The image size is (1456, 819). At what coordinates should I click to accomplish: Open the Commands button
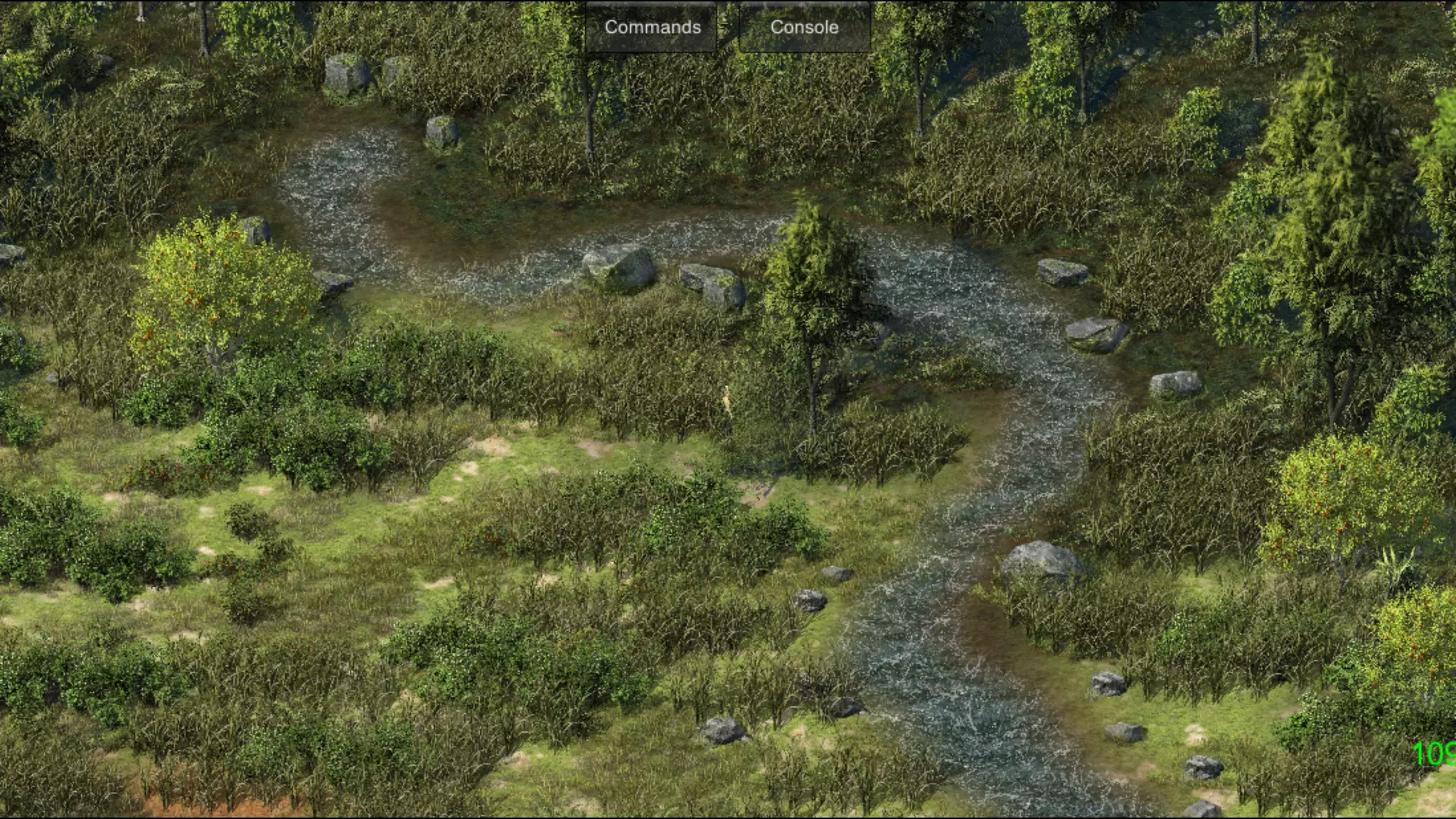[x=652, y=27]
